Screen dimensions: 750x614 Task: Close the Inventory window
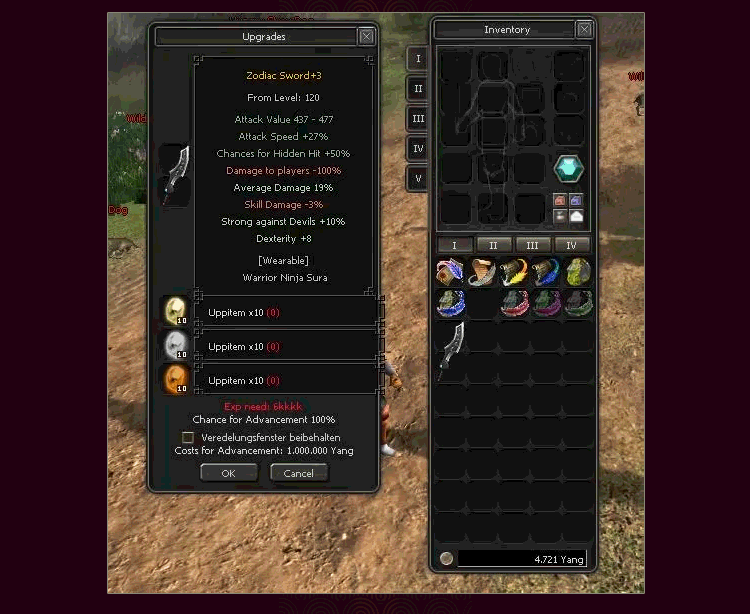coord(584,30)
